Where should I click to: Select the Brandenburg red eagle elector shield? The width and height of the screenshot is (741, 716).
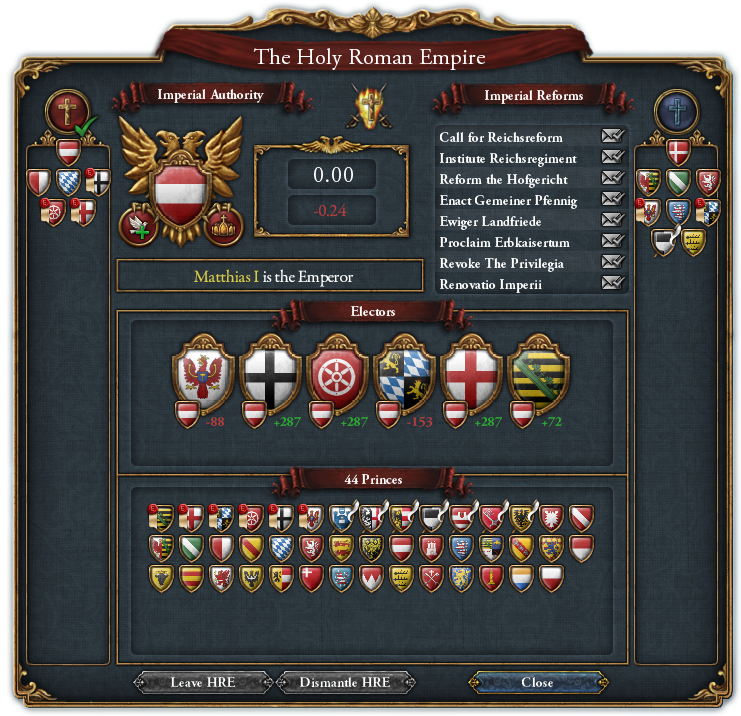(203, 375)
